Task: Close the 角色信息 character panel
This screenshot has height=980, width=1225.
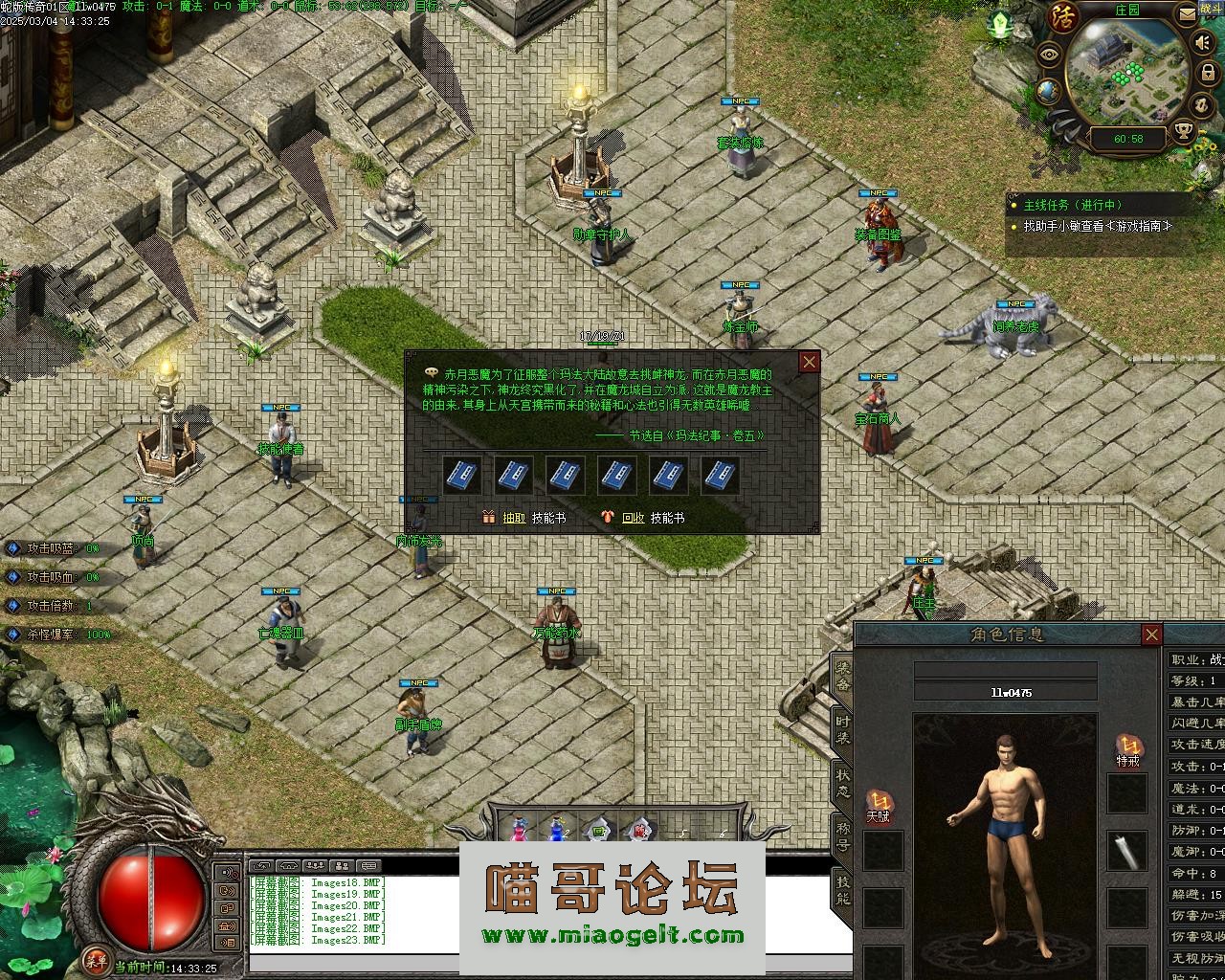Action: point(1152,635)
